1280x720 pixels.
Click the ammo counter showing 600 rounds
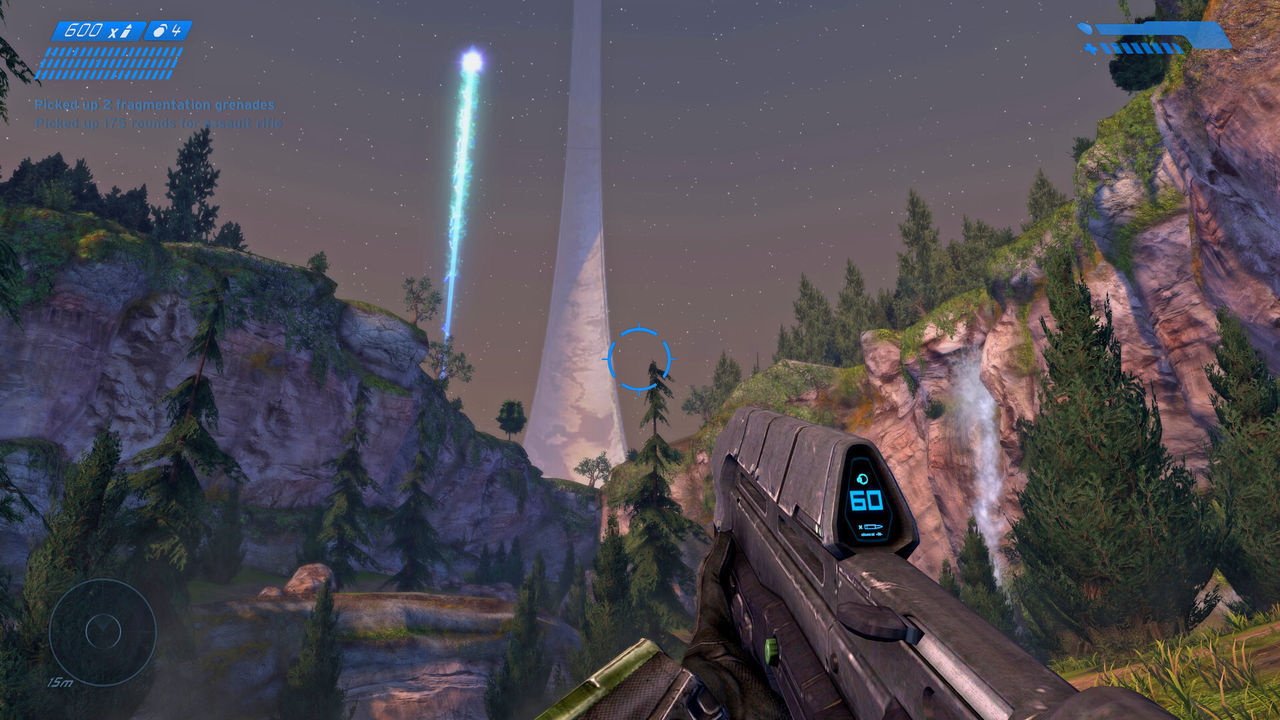point(84,31)
